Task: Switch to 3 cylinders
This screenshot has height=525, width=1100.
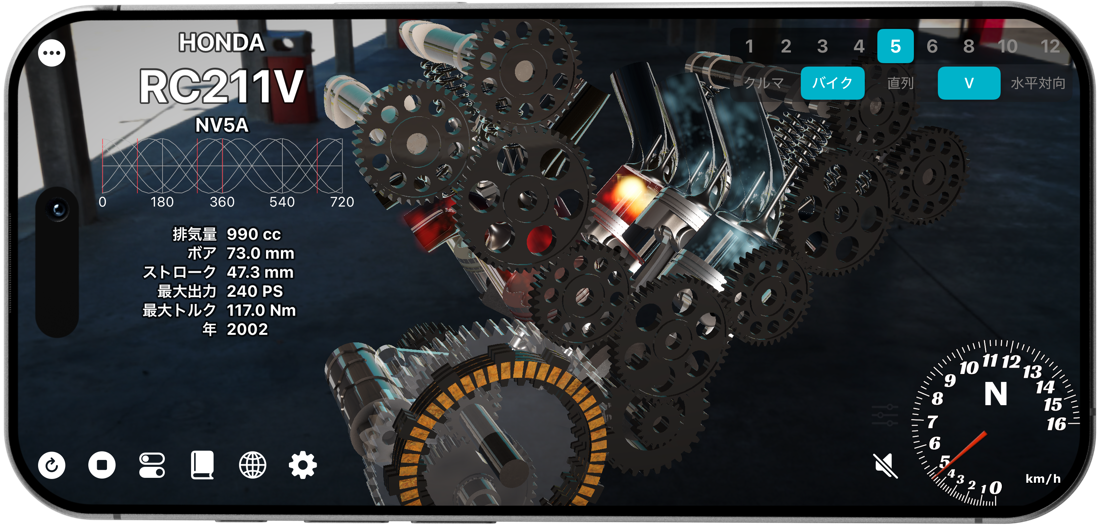Action: pos(822,46)
